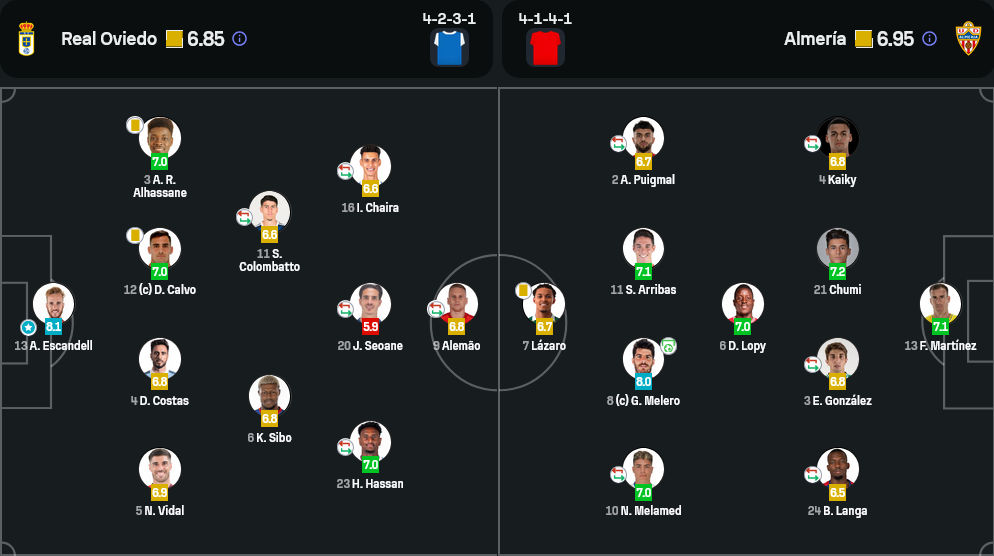Viewport: 994px width, 556px height.
Task: Choose B. Langa's player portrait
Action: click(x=837, y=470)
